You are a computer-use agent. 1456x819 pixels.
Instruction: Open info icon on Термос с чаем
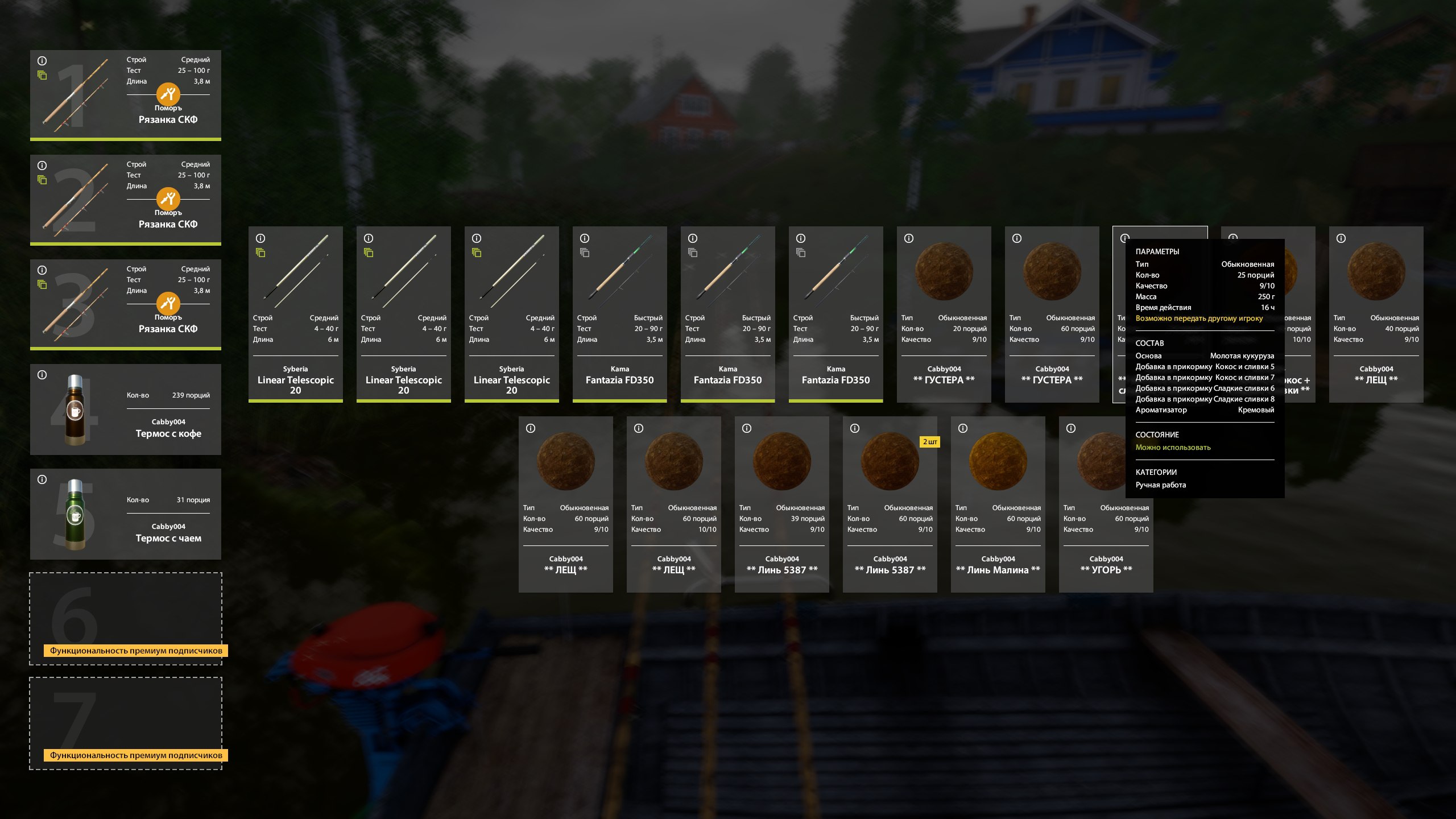click(42, 479)
